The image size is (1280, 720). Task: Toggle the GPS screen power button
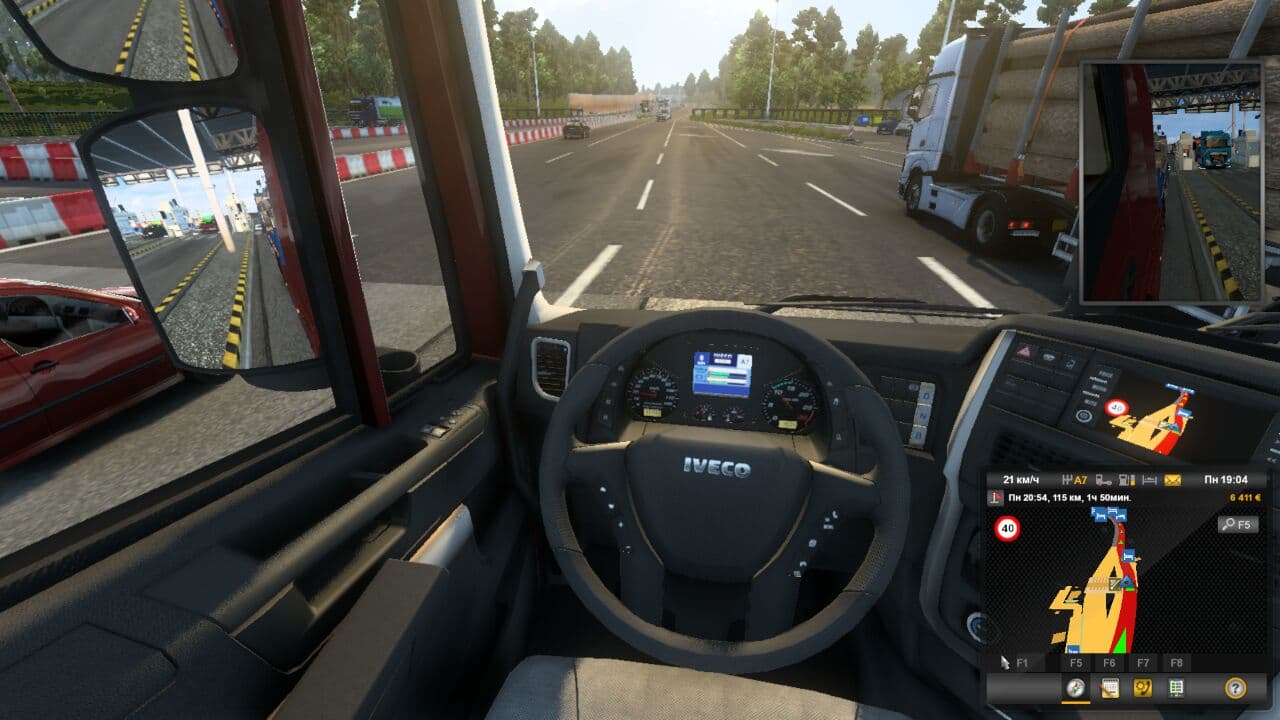coord(1084,415)
